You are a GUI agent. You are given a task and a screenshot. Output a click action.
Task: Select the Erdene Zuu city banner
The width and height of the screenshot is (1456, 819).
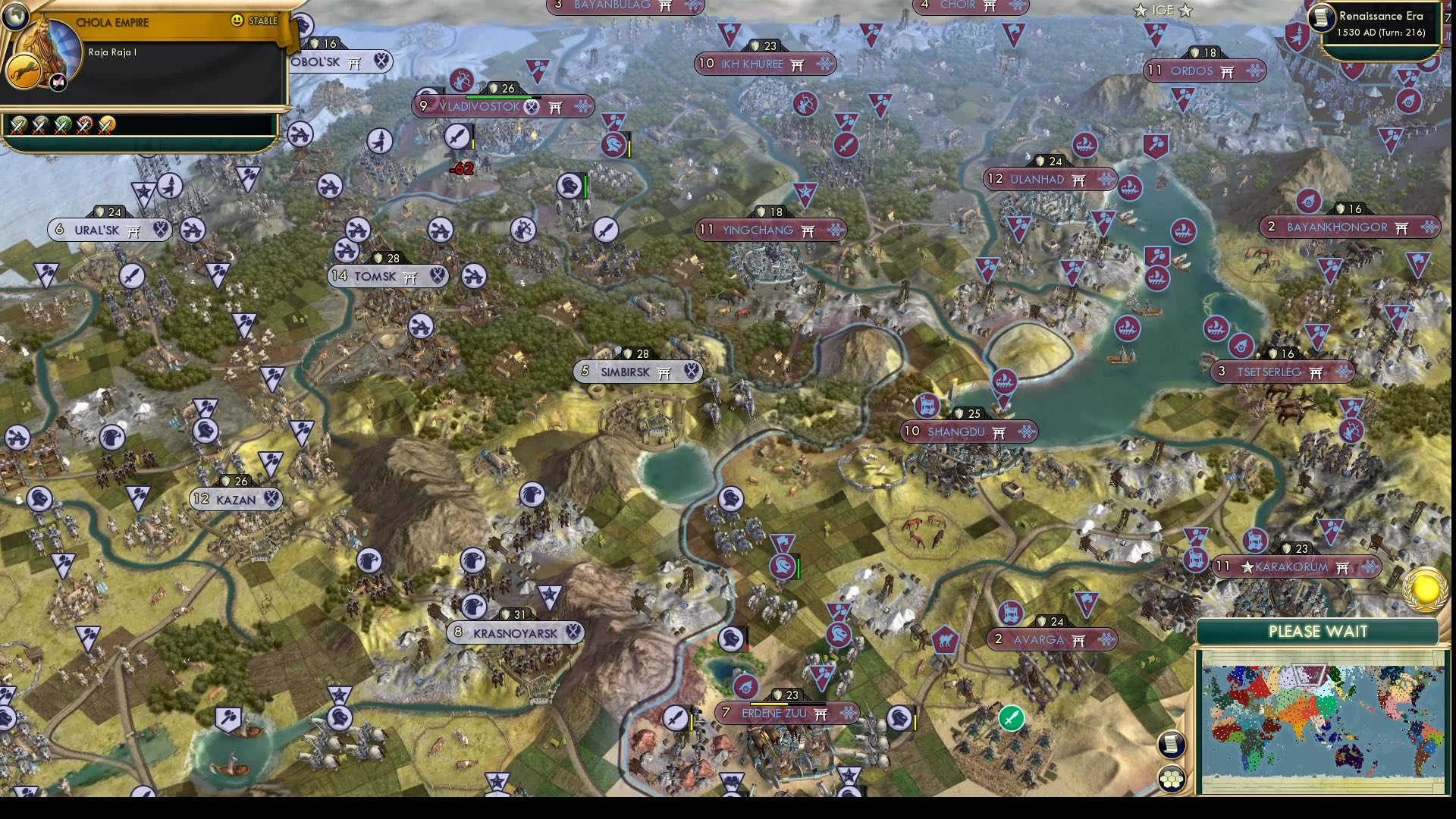pos(773,713)
